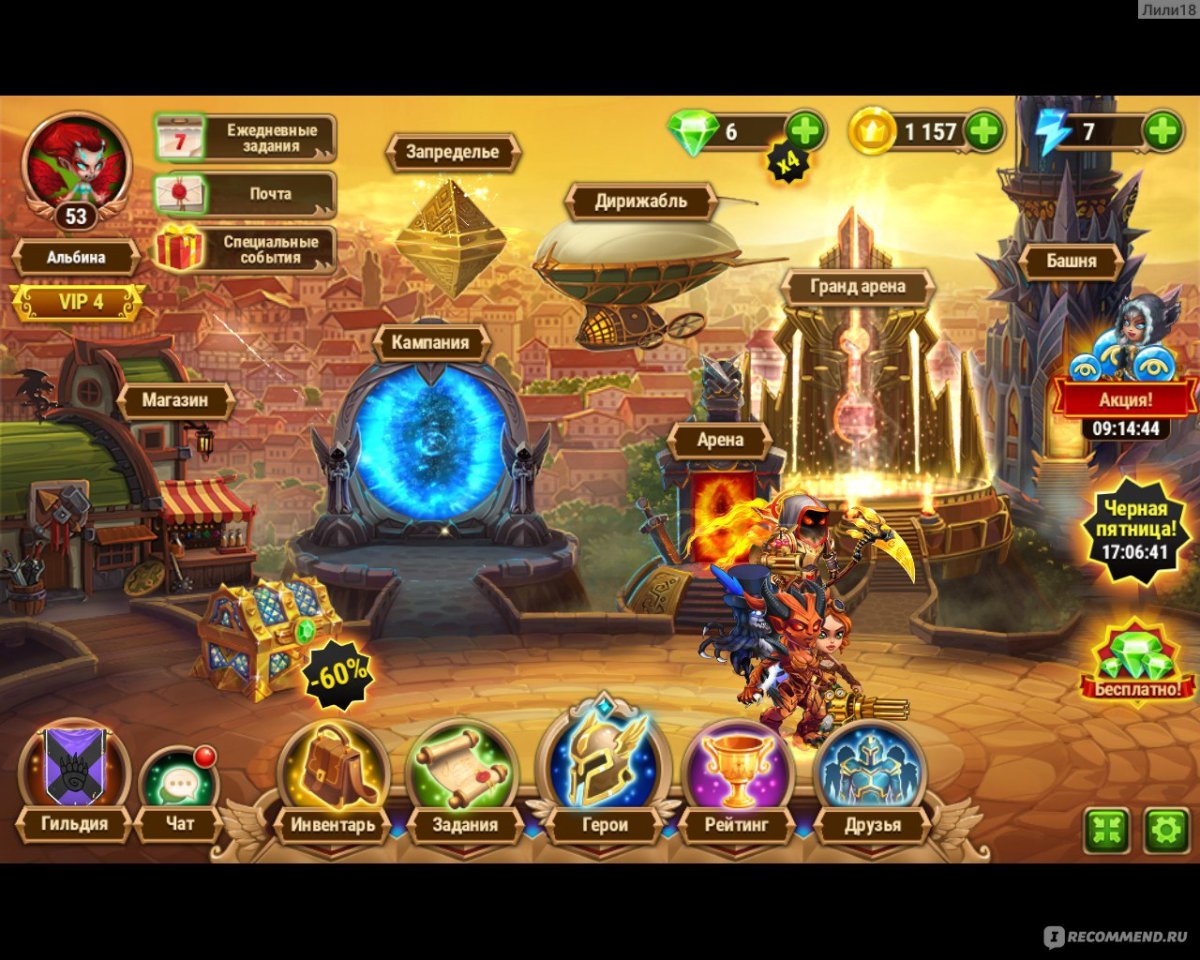Open the gear settings button

click(1166, 830)
